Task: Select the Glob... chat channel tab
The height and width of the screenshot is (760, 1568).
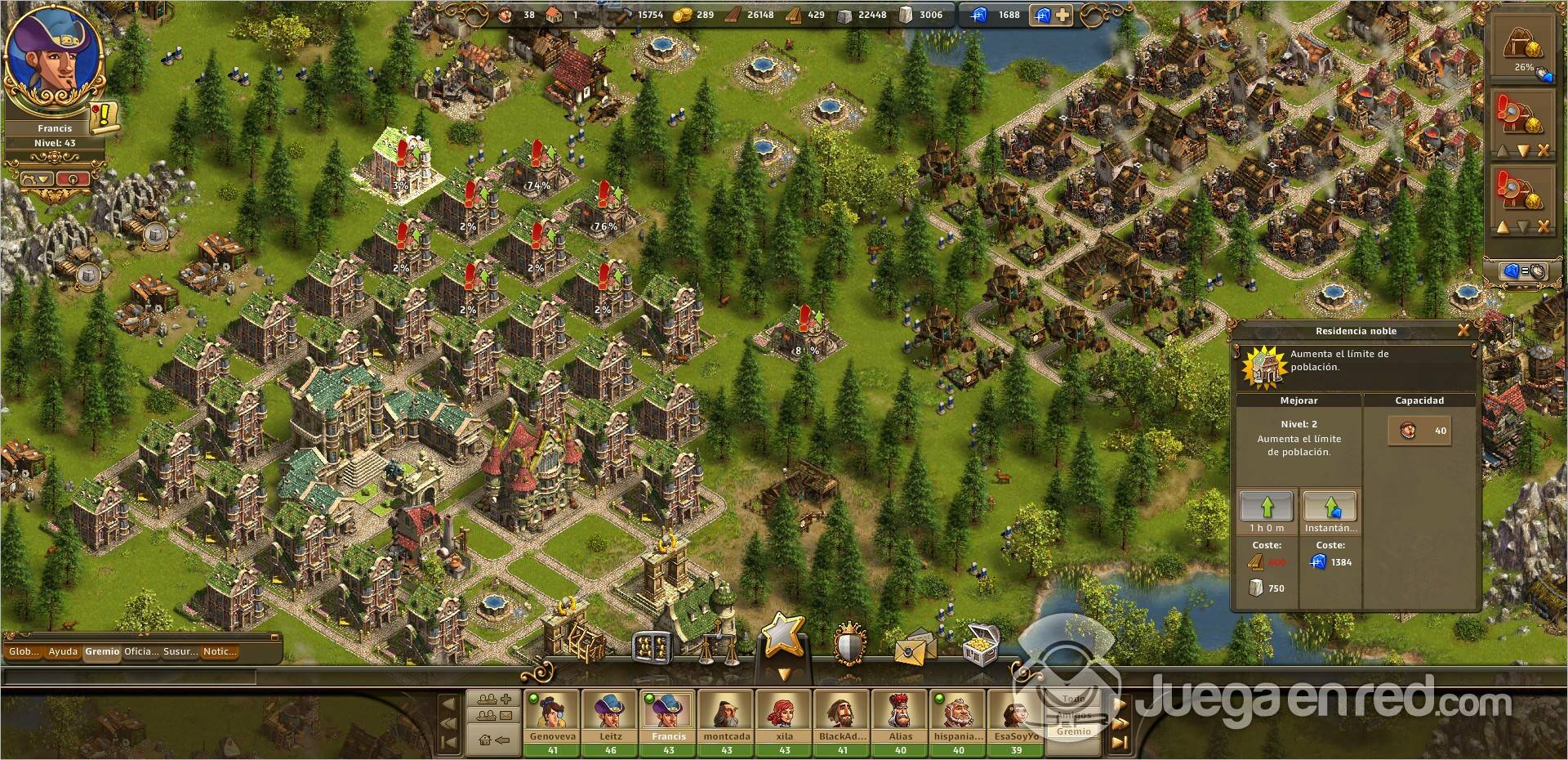Action: (24, 651)
